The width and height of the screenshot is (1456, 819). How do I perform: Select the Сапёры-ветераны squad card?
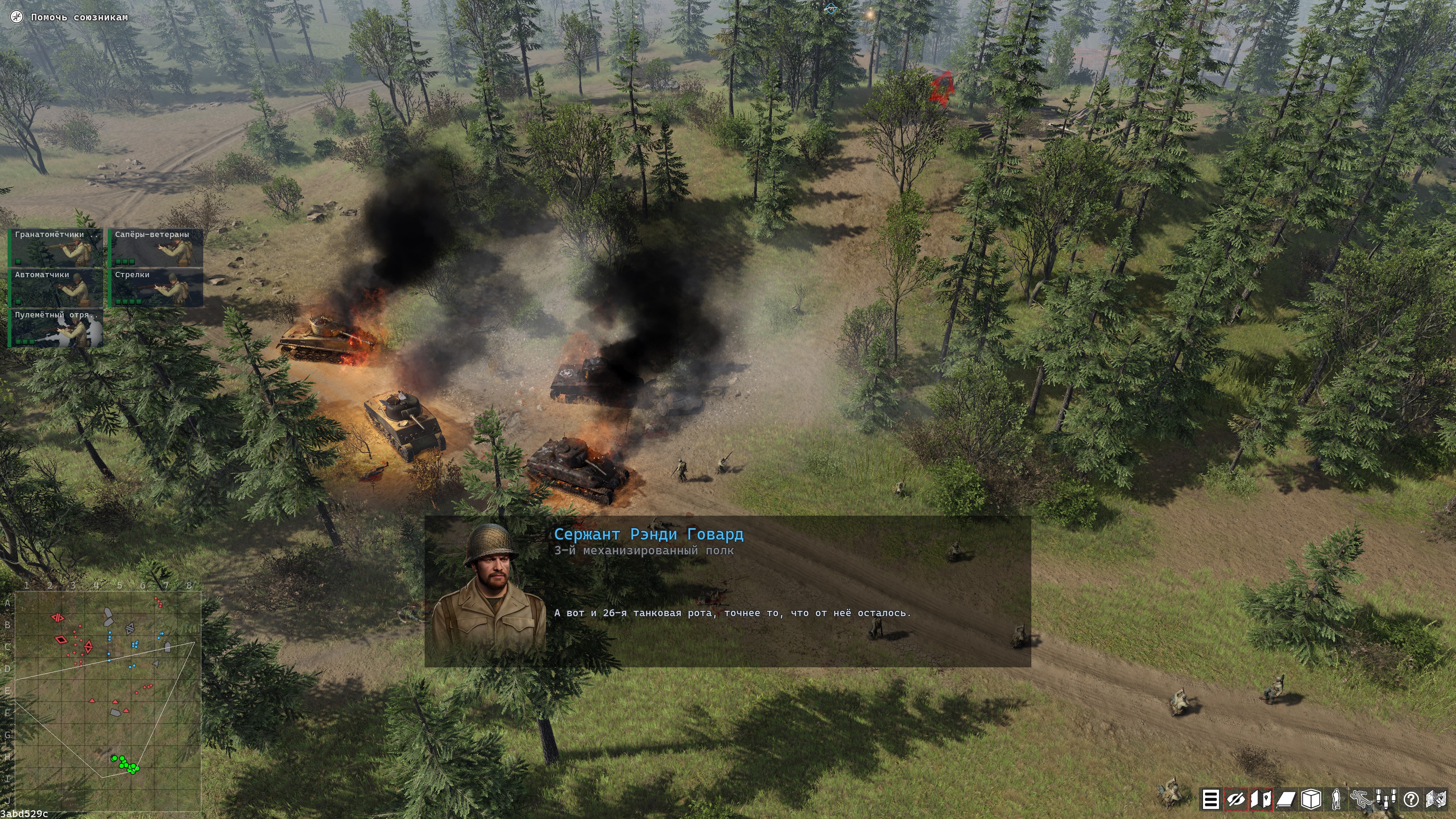pos(155,248)
